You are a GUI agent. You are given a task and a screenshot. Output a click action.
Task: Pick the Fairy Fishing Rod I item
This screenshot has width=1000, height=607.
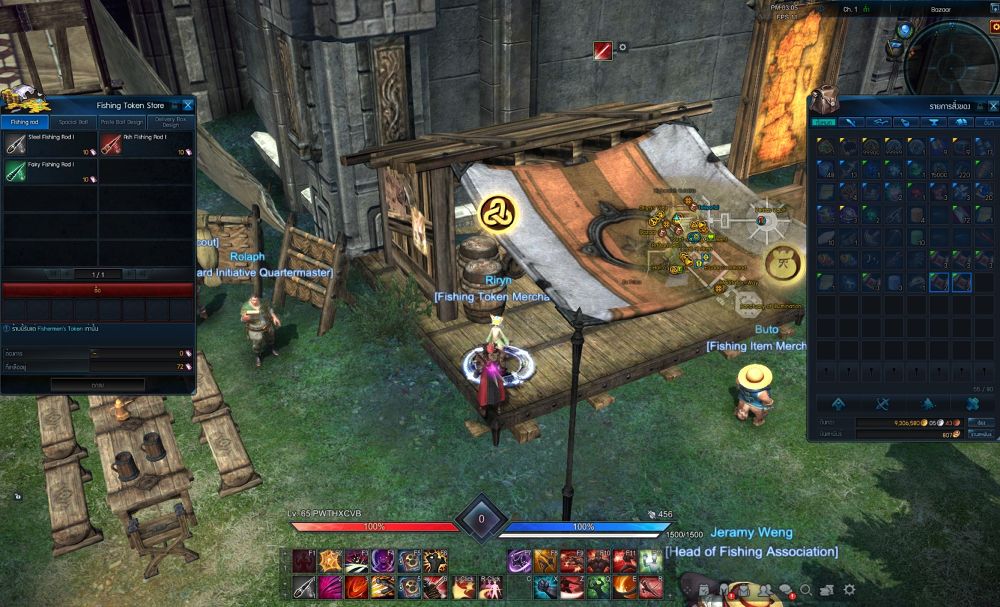tap(50, 171)
